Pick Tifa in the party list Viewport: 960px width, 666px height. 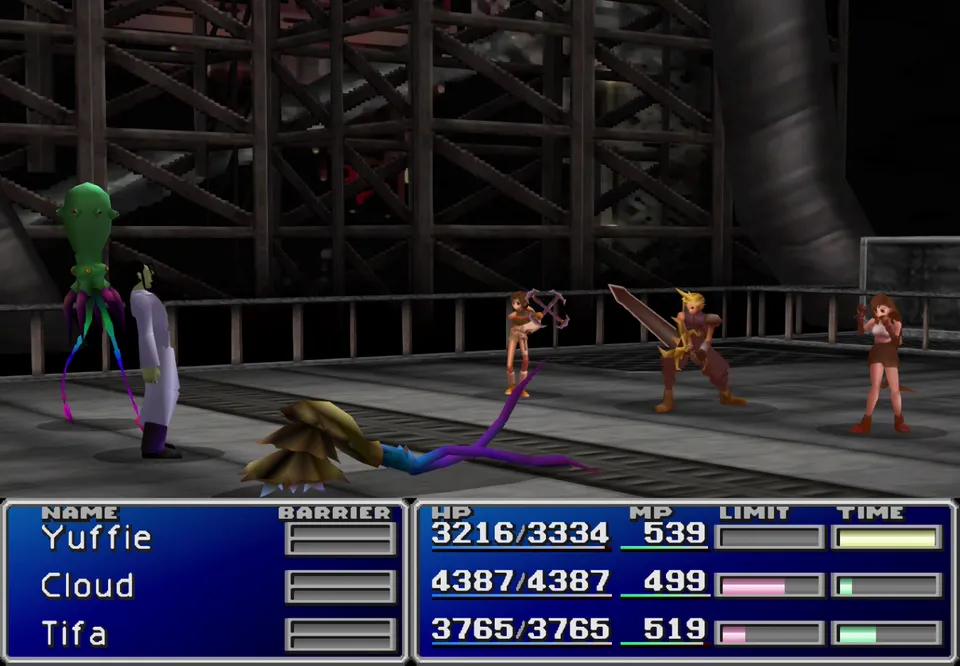tap(74, 634)
